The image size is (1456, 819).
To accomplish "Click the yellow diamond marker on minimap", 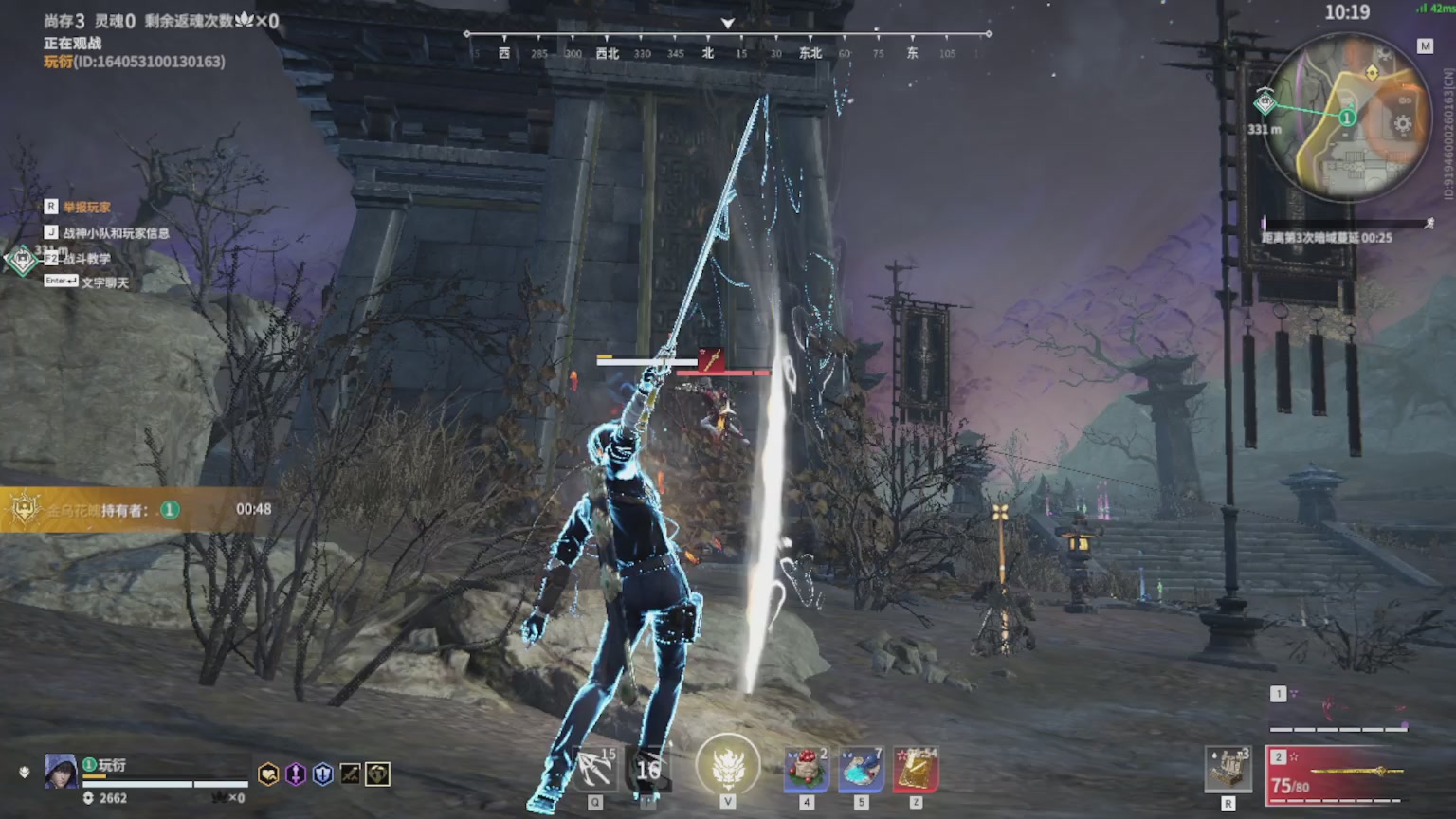I will pos(1372,73).
